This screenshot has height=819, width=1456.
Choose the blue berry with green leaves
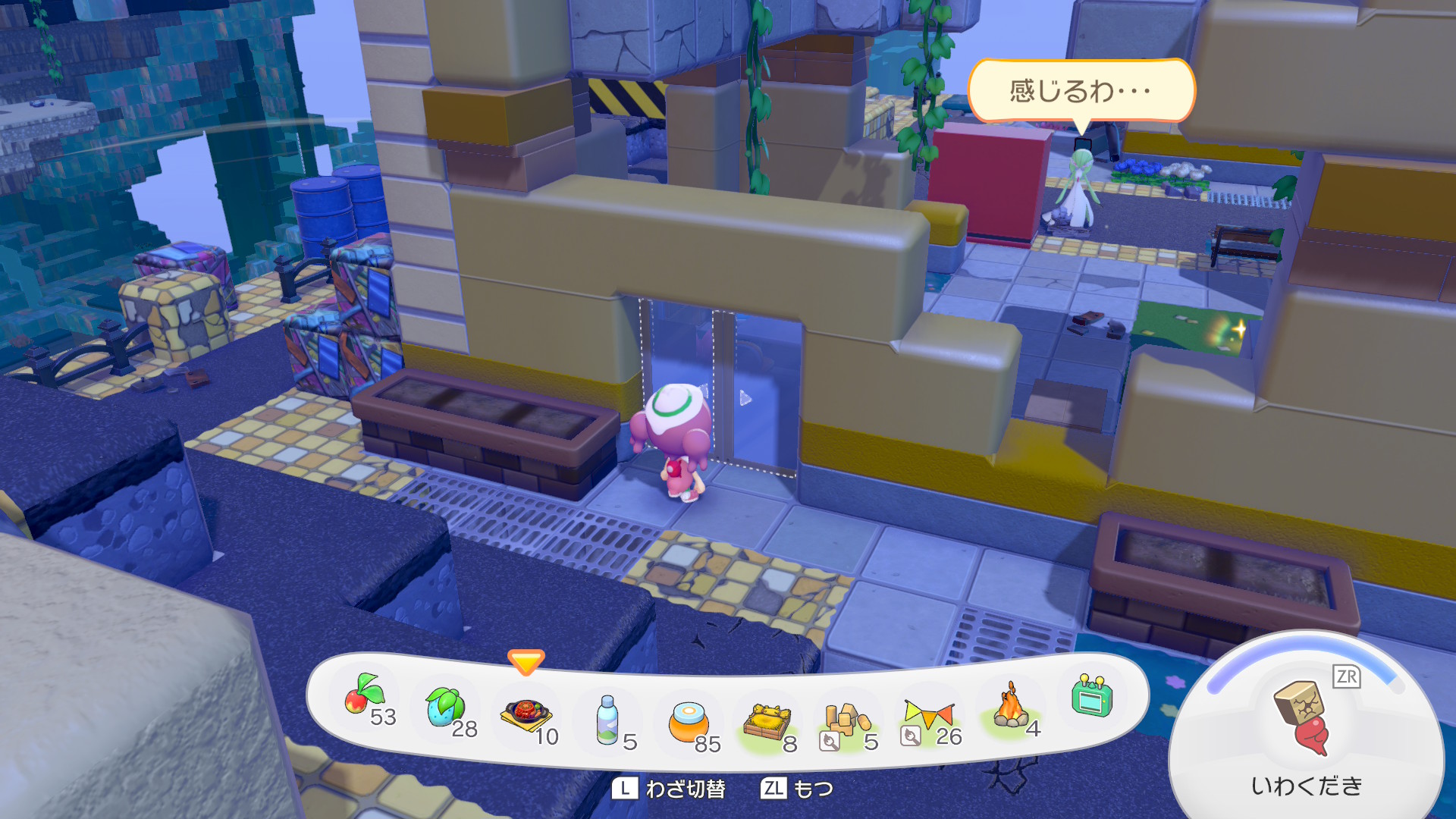(x=446, y=707)
